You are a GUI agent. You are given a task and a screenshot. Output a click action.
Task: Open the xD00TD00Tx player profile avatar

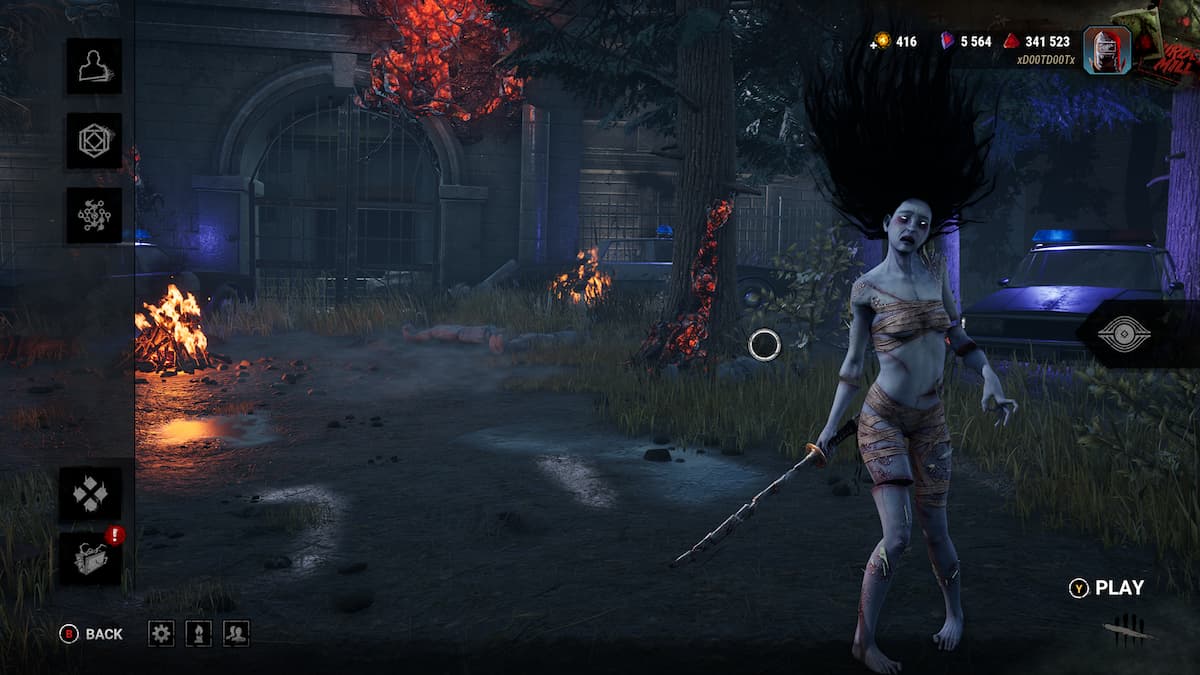click(1106, 50)
